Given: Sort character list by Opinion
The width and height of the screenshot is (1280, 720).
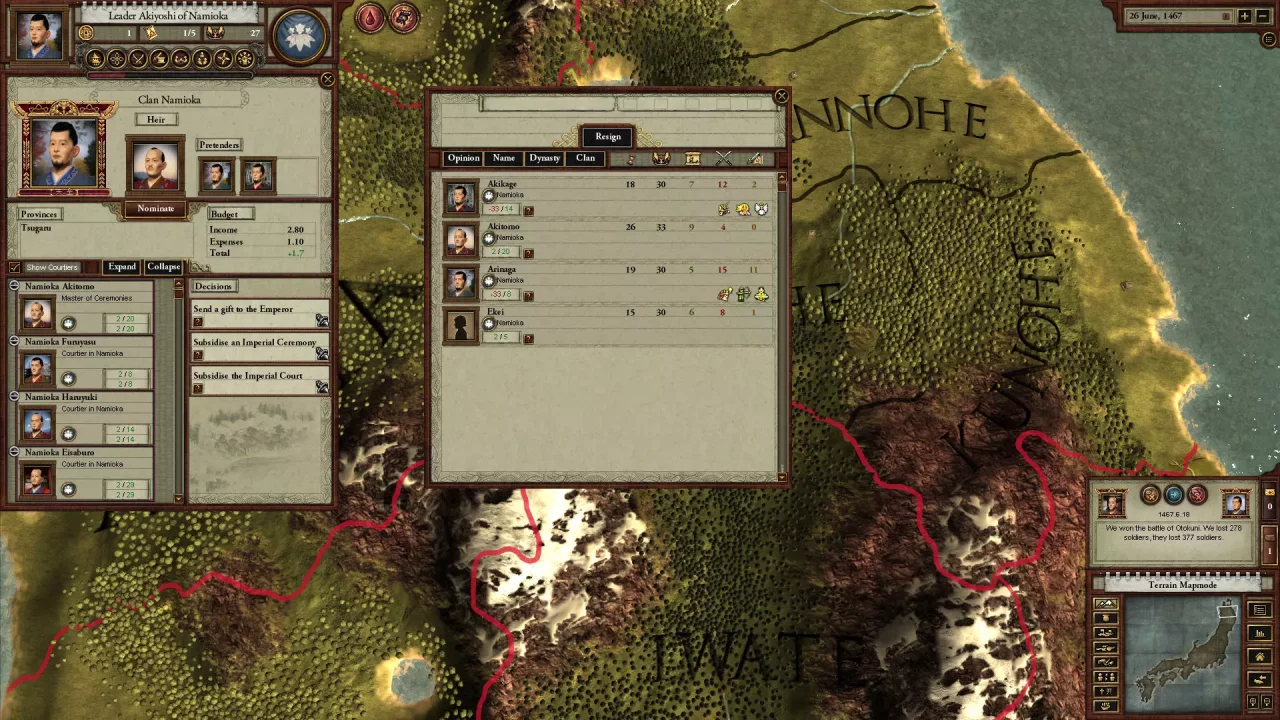Looking at the screenshot, I should [x=463, y=158].
